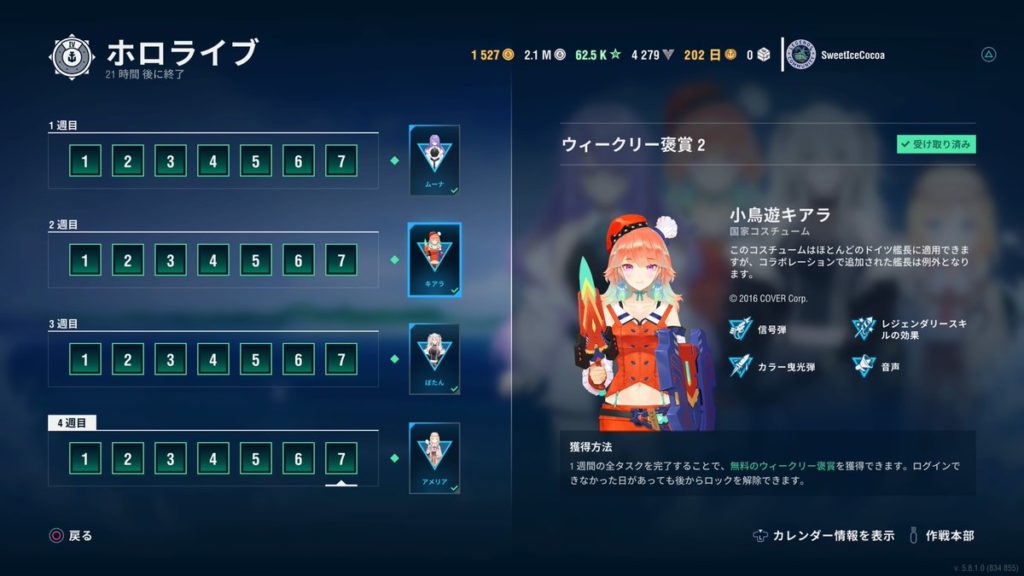Go back with the 戻る button
The width and height of the screenshot is (1024, 576).
[71, 536]
